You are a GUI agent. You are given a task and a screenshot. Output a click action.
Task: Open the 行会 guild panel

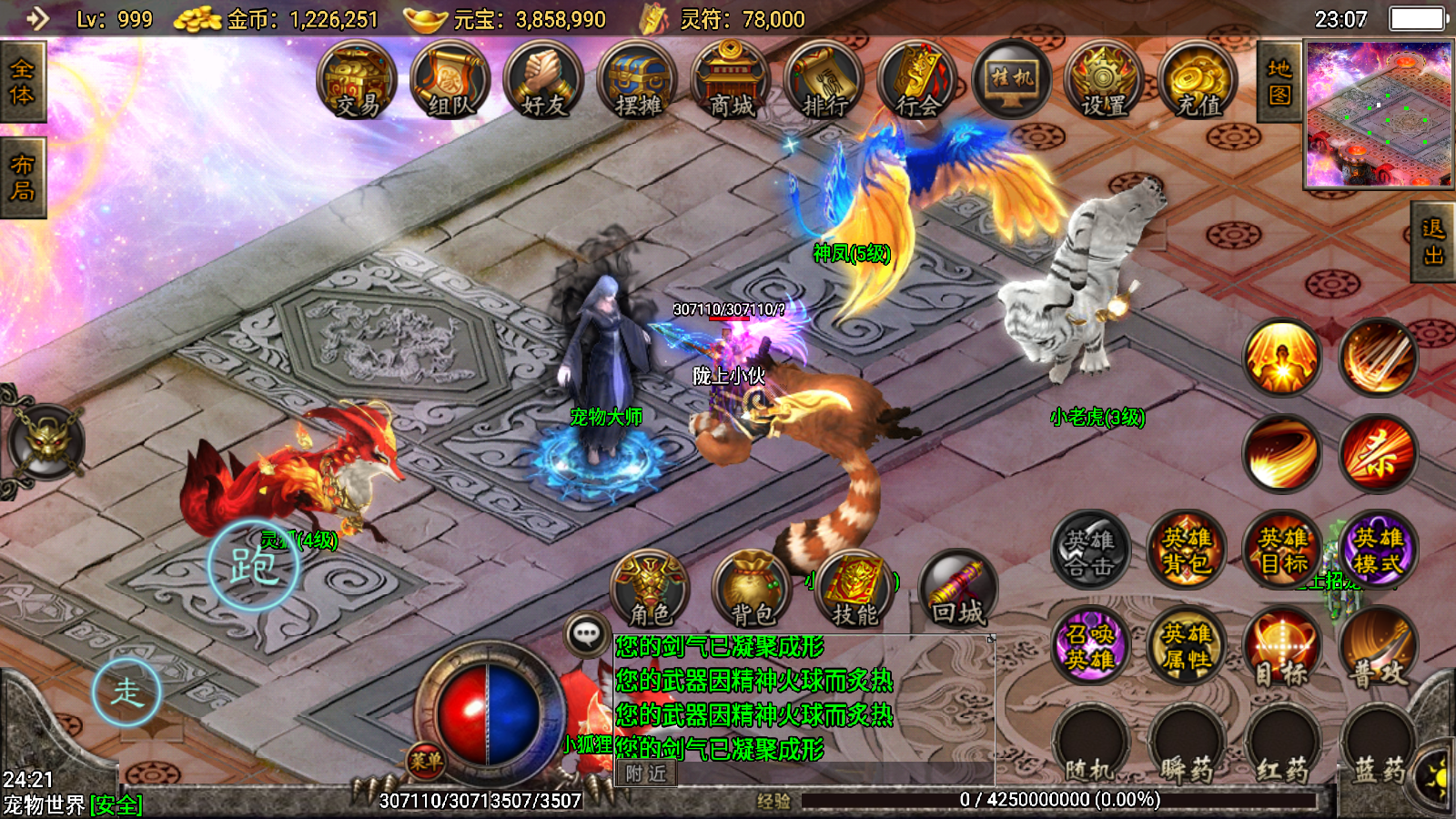(917, 82)
